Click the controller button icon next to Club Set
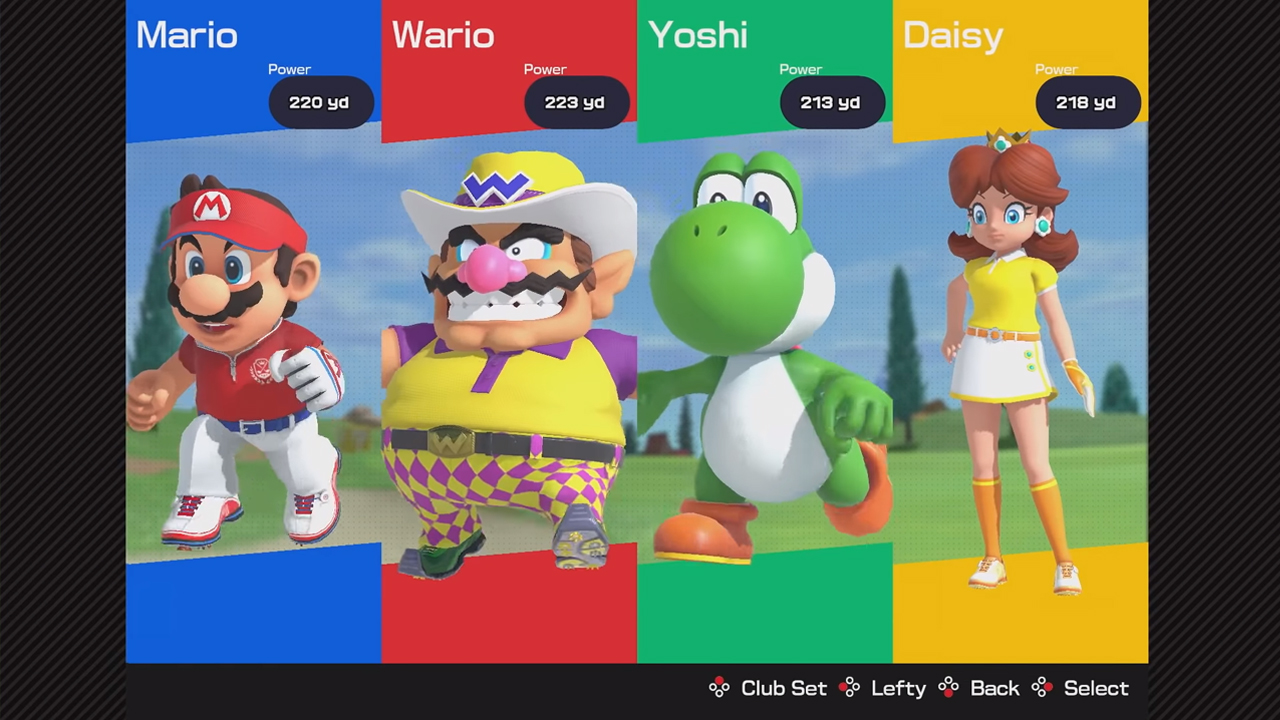This screenshot has height=720, width=1280. click(719, 688)
